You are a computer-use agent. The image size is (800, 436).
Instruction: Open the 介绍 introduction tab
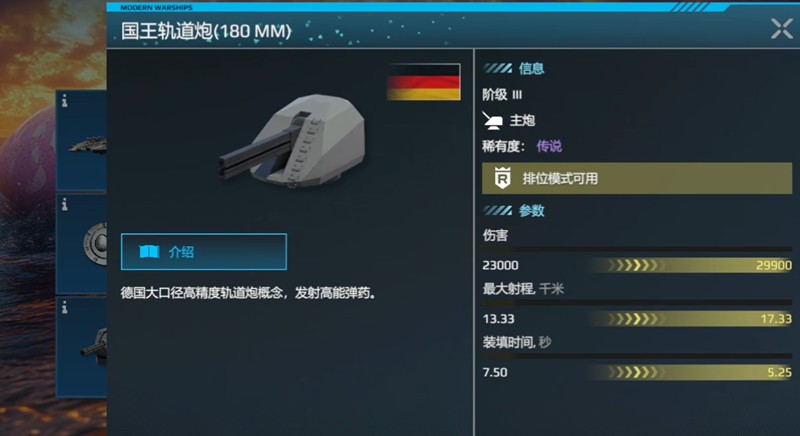point(204,252)
